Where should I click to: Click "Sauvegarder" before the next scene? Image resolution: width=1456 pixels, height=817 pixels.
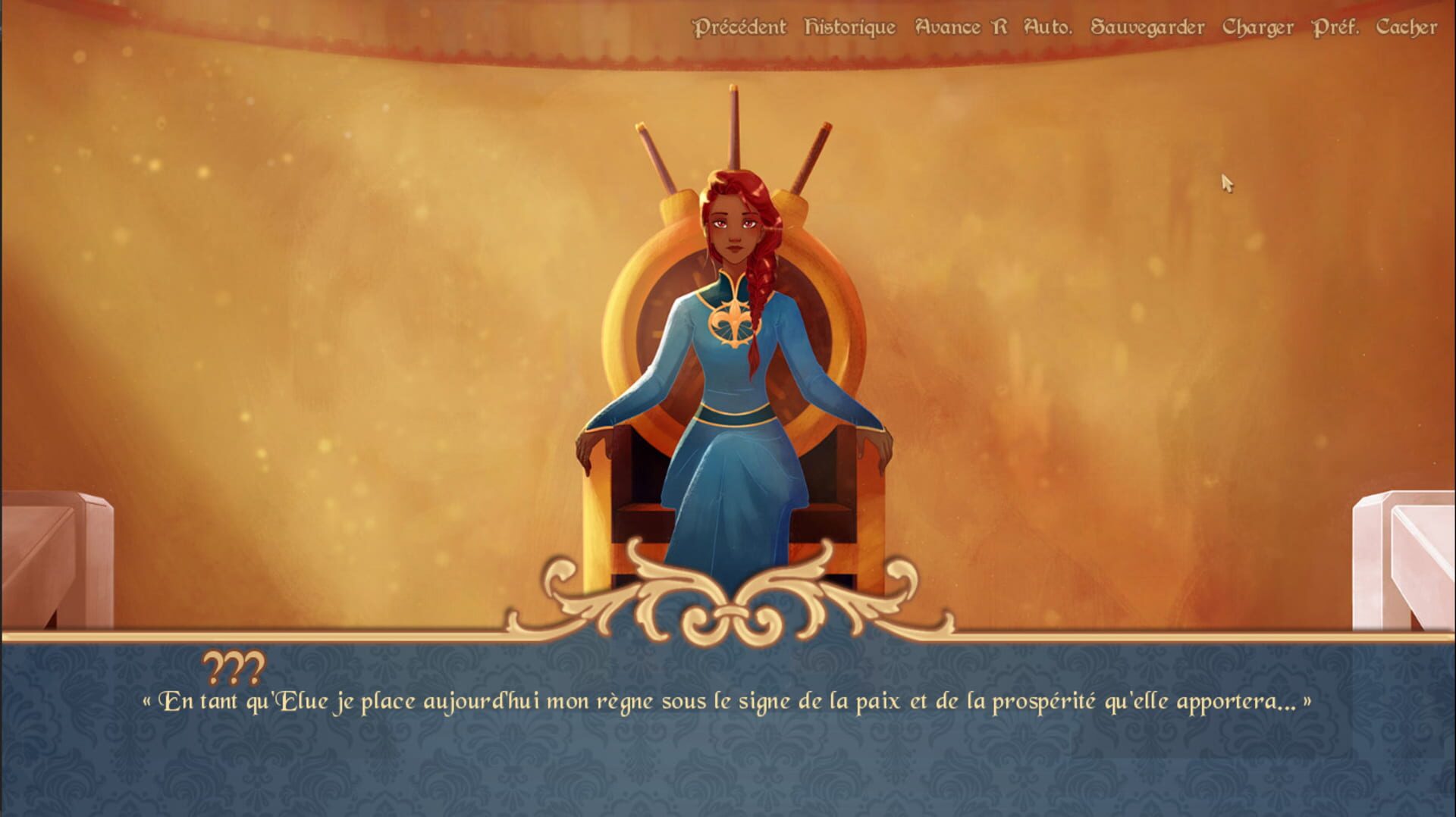1147,27
